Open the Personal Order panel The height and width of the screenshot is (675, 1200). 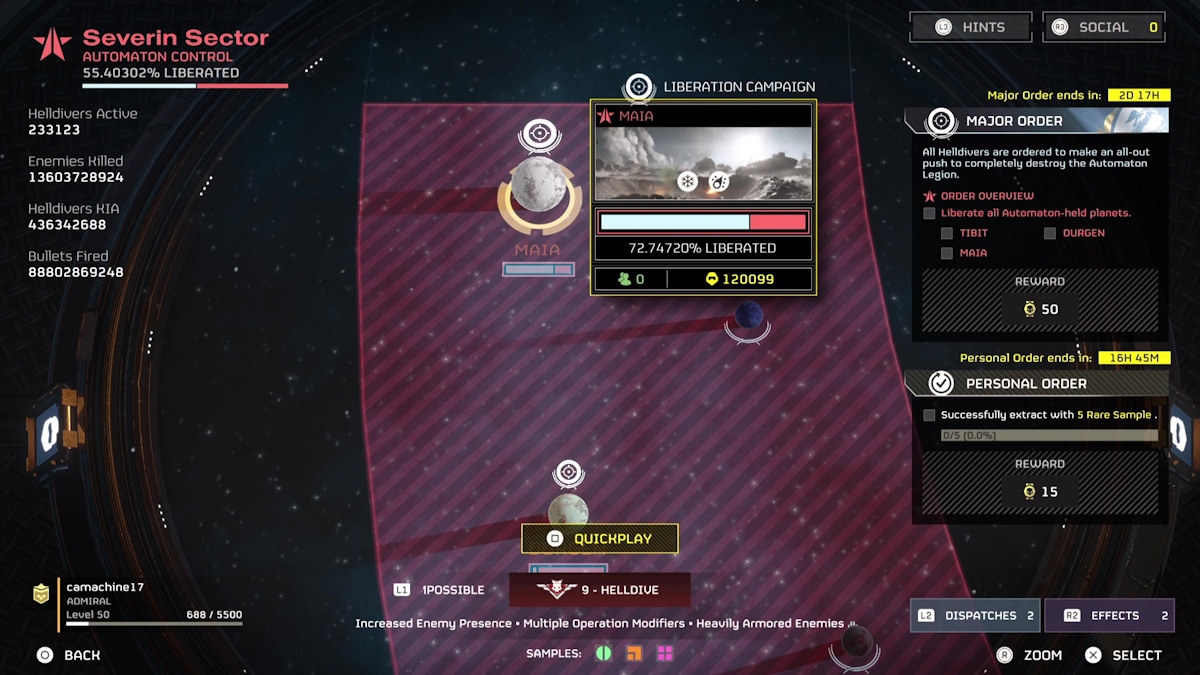(x=1036, y=383)
